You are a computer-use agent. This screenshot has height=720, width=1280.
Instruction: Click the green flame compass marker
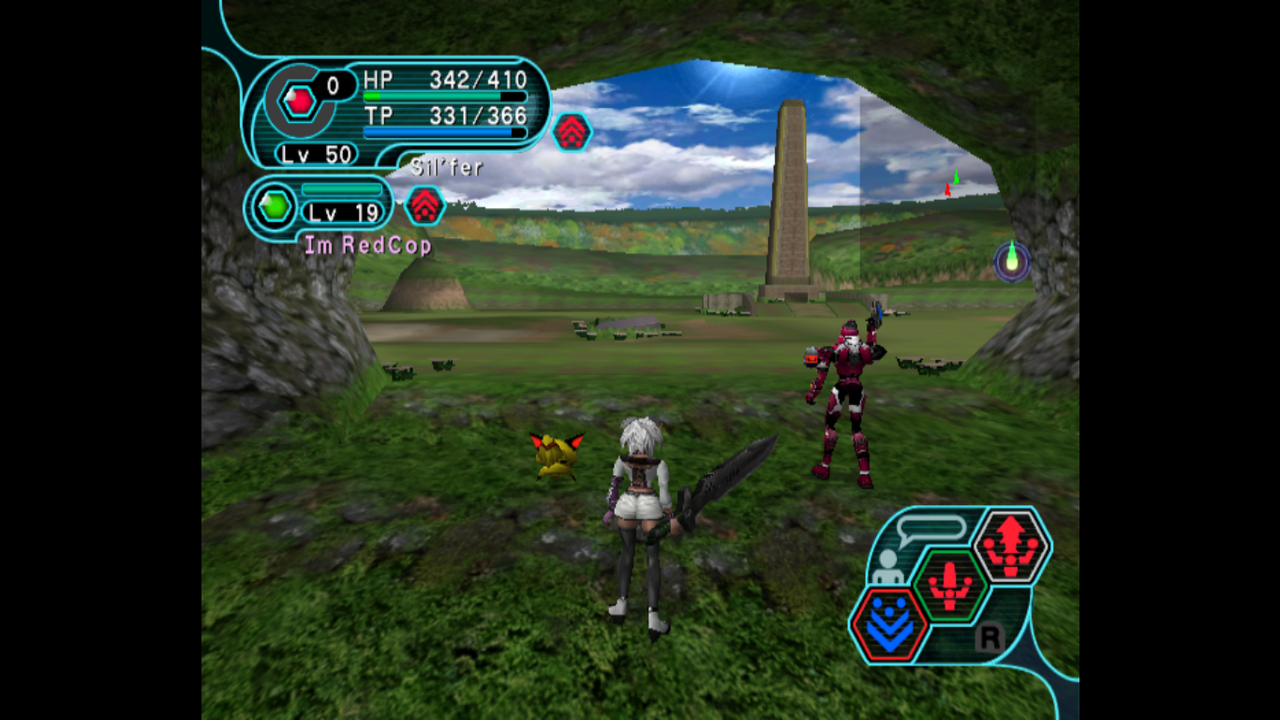[x=1012, y=260]
